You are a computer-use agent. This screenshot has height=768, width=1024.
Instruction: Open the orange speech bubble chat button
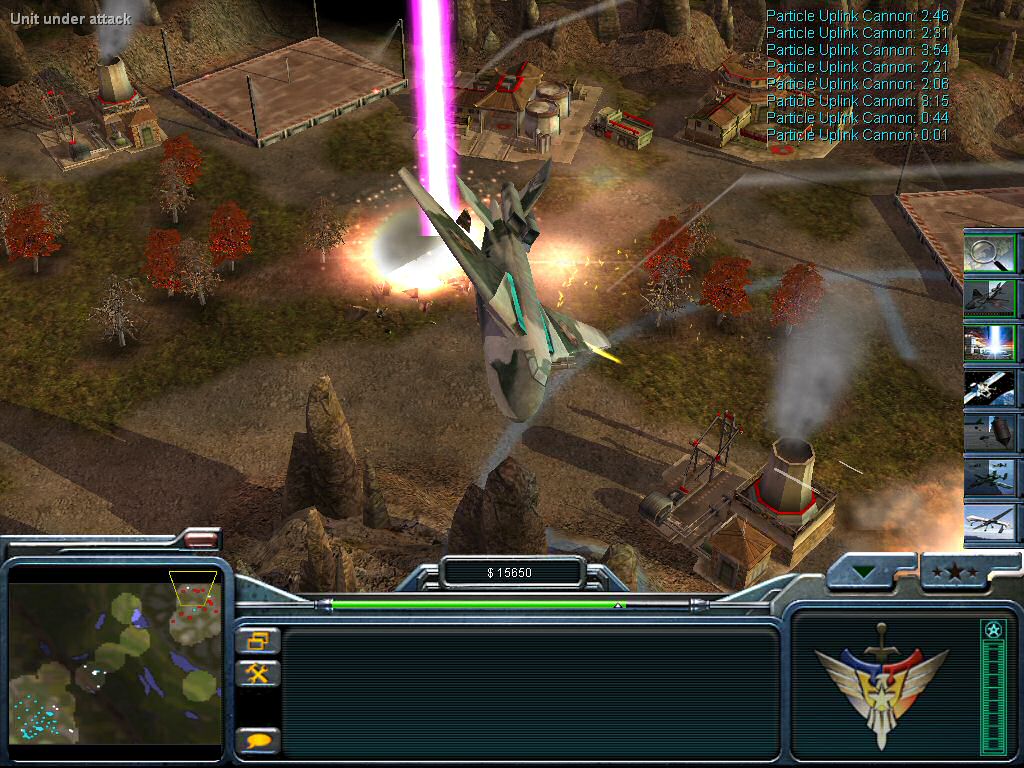click(258, 740)
